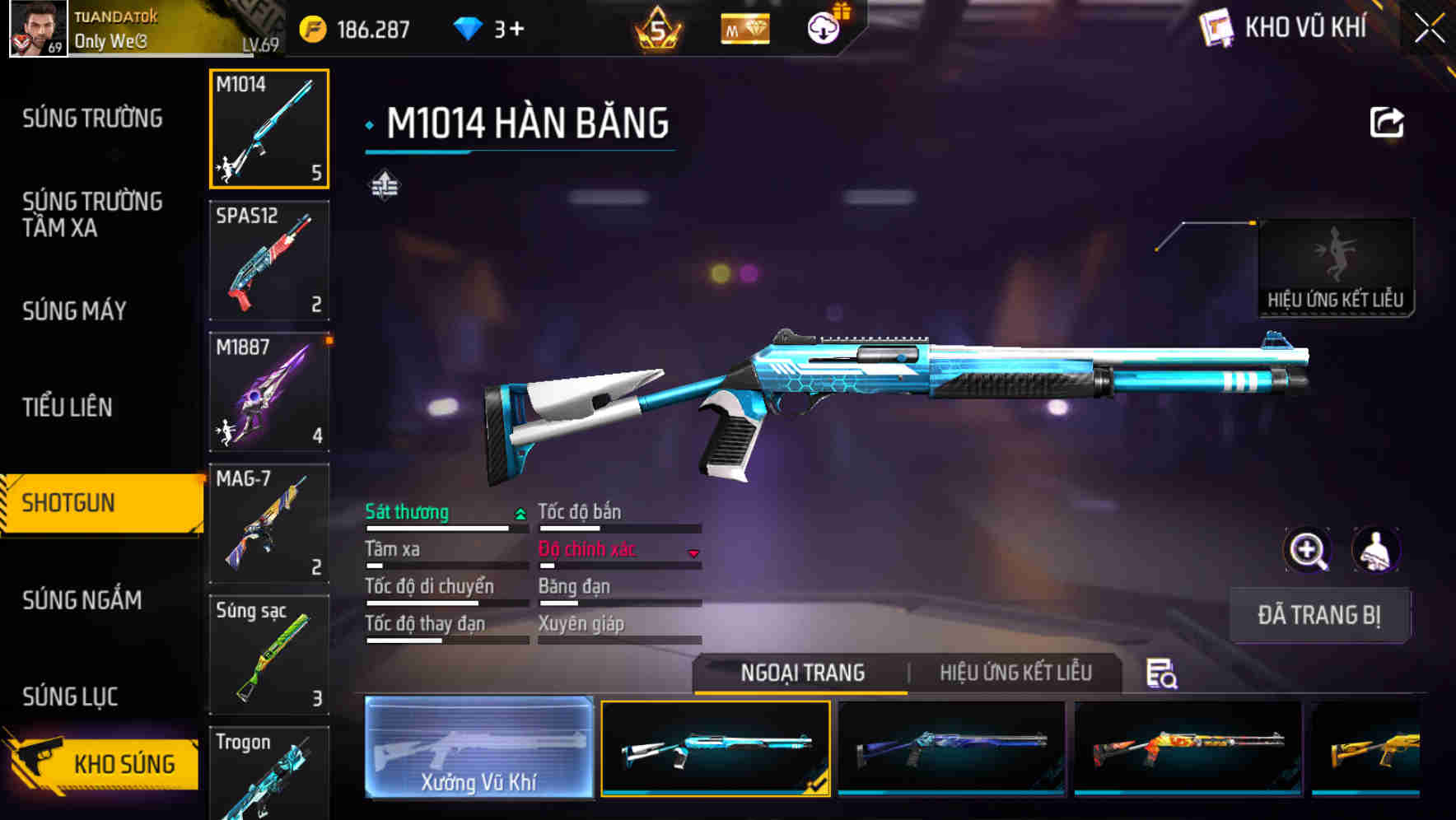
Task: Open the Xưởng Vũ Khí tile
Action: 478,748
